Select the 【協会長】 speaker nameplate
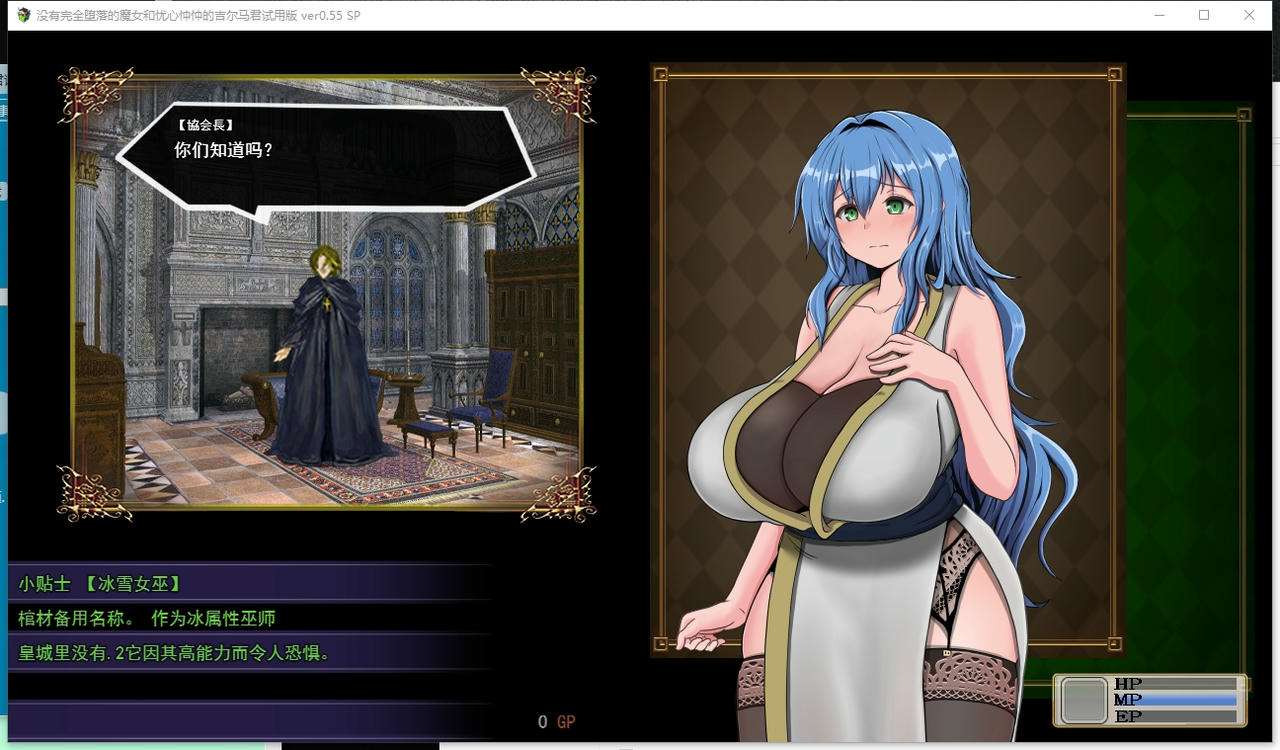 [206, 123]
